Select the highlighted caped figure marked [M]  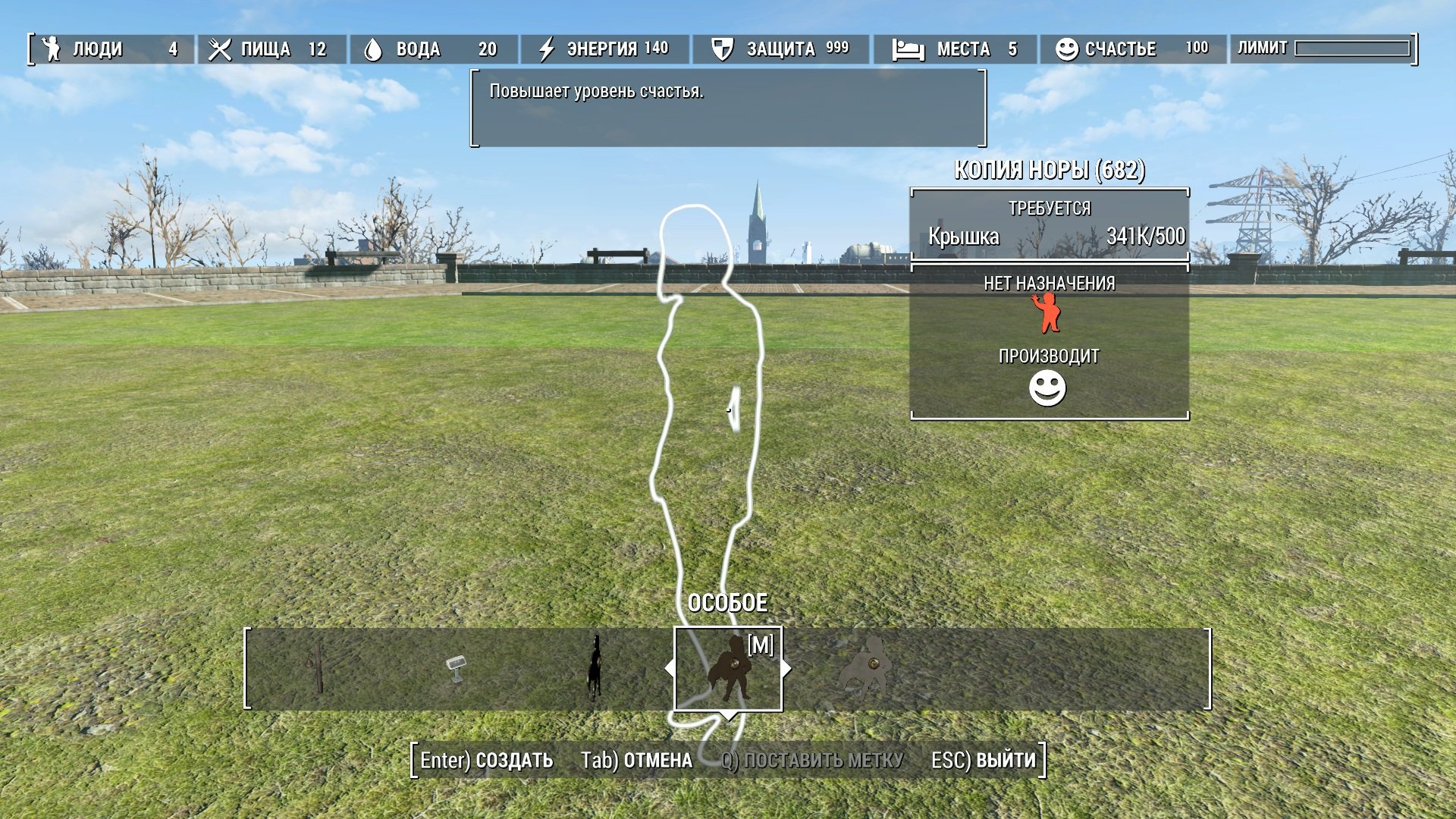[728, 668]
